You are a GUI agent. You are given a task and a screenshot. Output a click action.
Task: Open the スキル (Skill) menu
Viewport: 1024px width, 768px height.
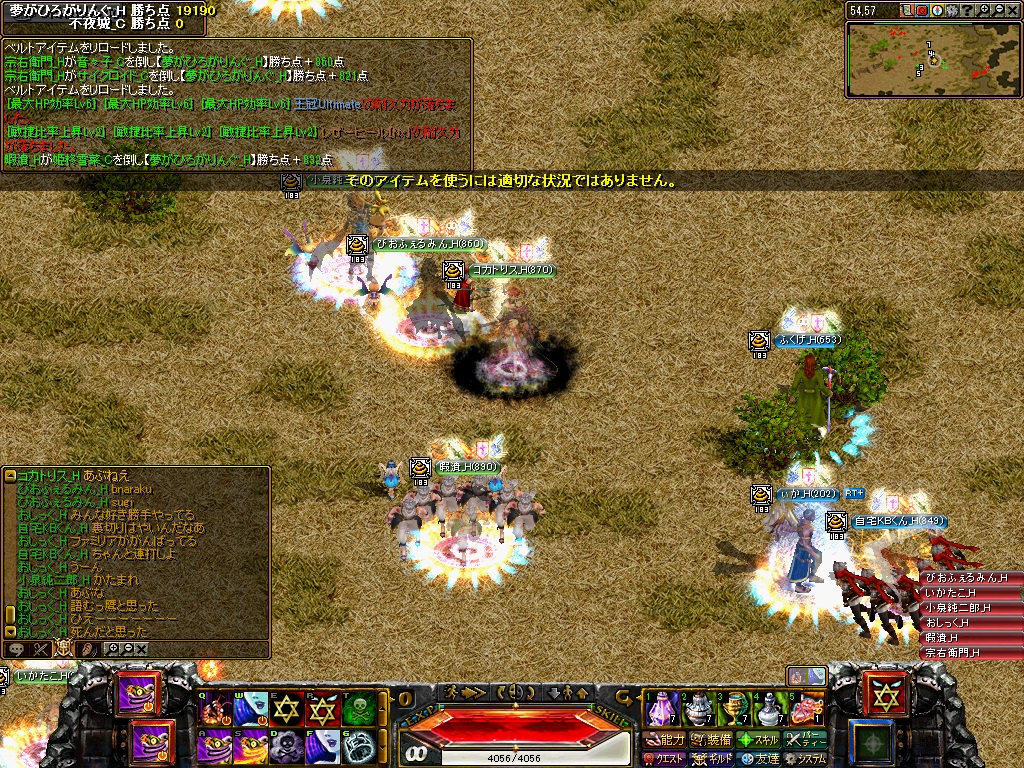click(x=758, y=740)
